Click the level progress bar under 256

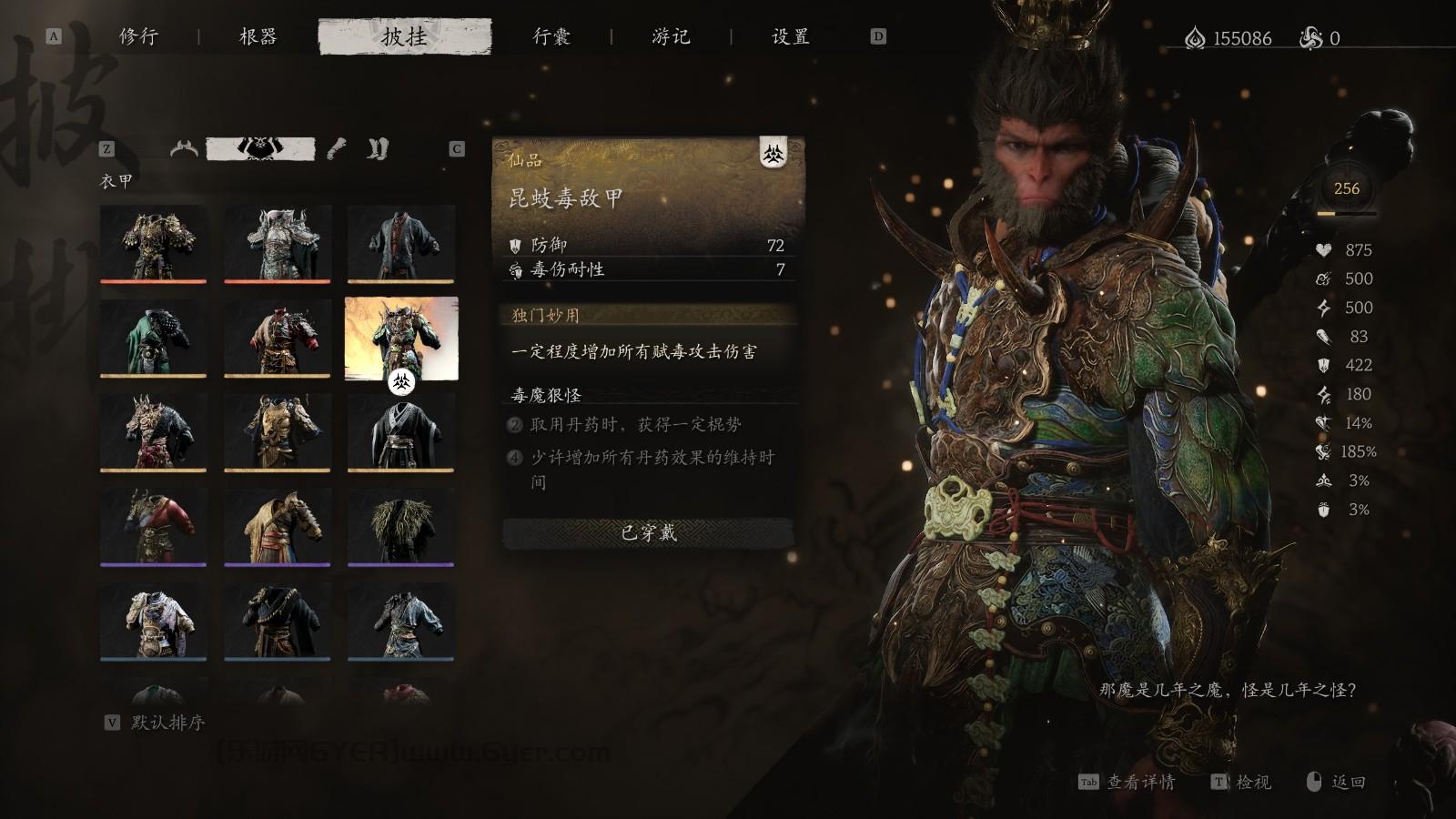point(1345,212)
